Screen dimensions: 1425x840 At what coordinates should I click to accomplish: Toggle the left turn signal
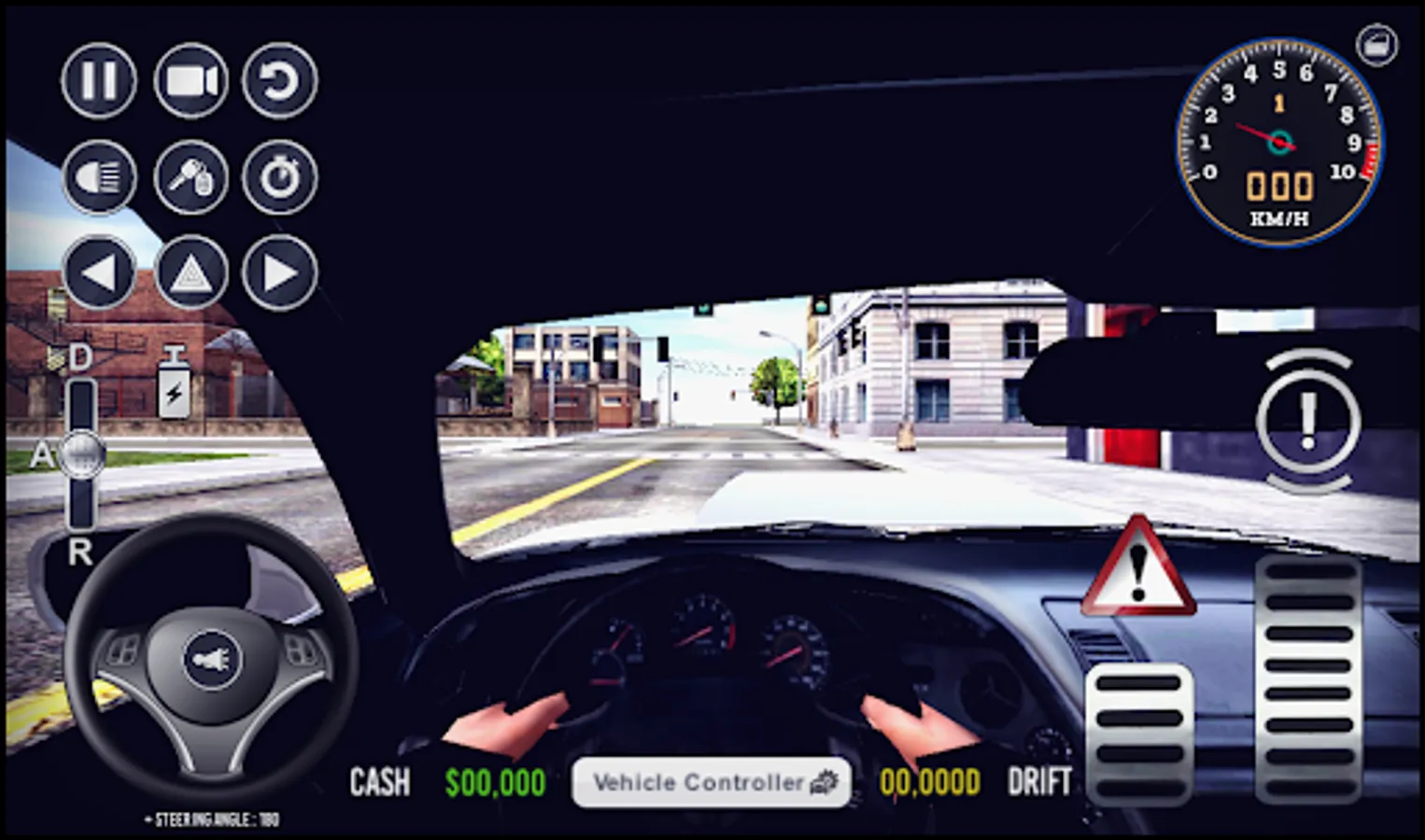(98, 273)
